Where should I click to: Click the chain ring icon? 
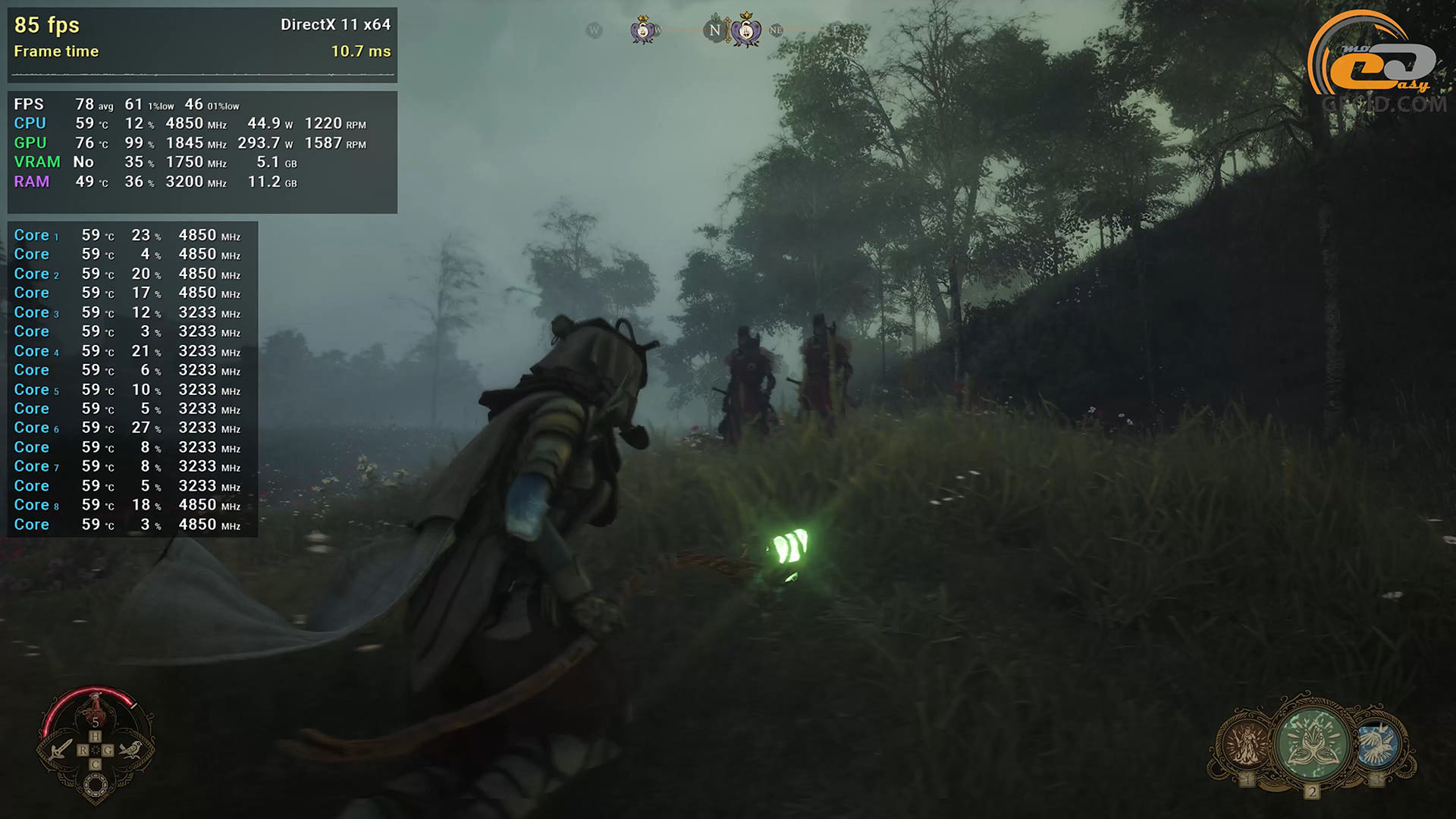[x=96, y=786]
